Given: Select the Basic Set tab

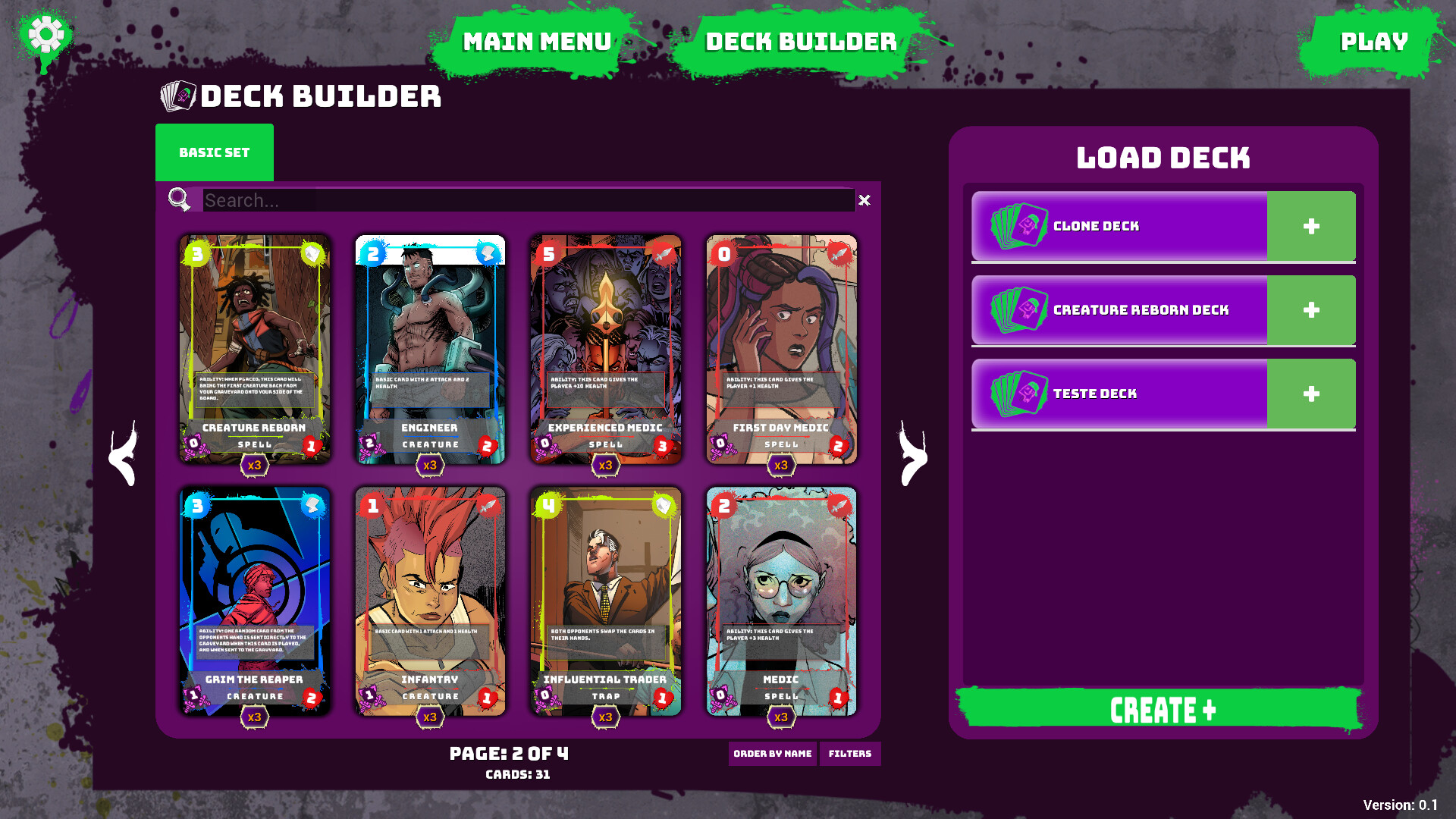Looking at the screenshot, I should pos(215,152).
